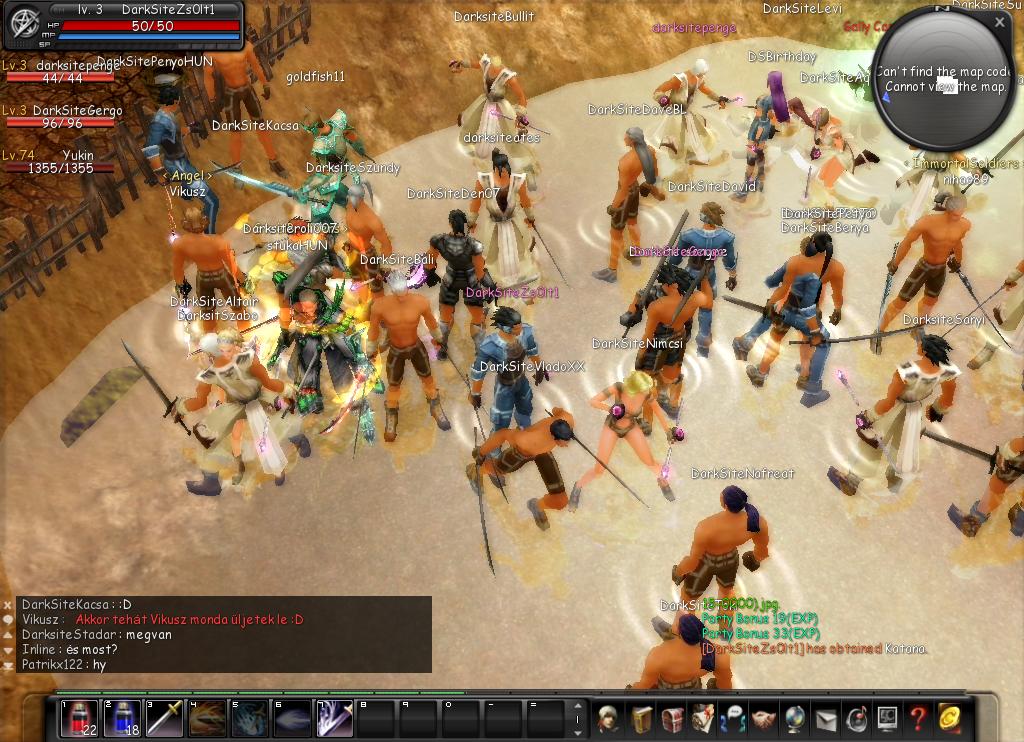Click the handshake trade icon
The image size is (1024, 742).
(x=764, y=718)
